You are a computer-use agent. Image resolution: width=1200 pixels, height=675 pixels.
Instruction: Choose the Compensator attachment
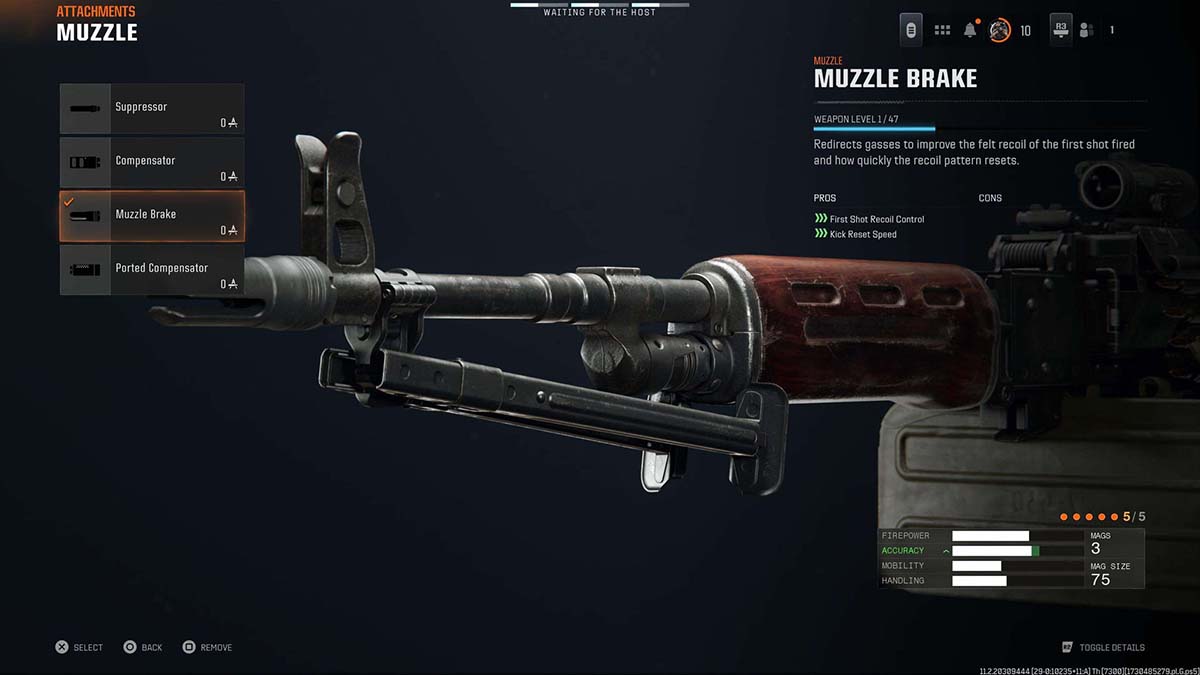pos(151,162)
